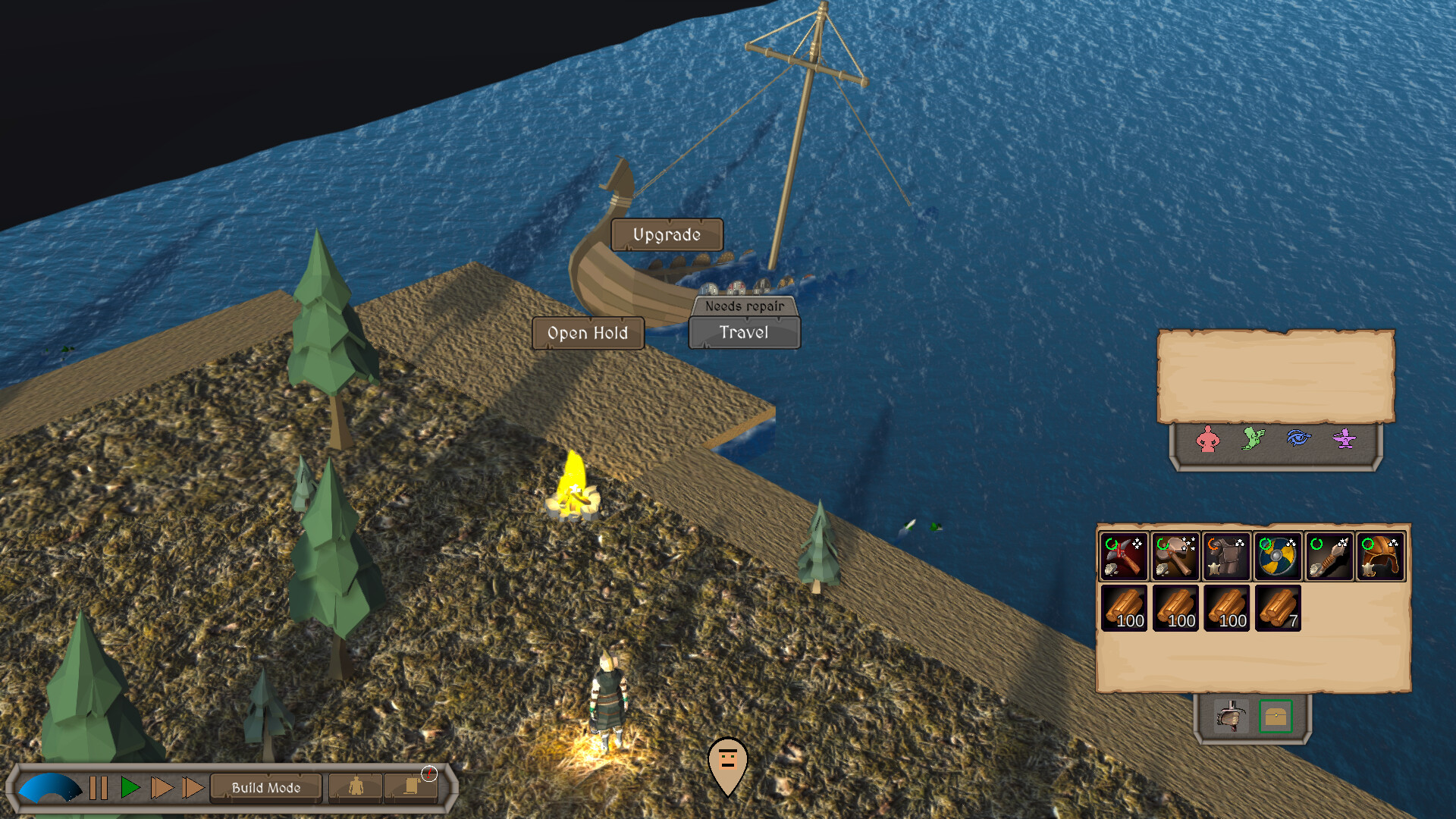Select the leather helmet slot
1456x819 pixels.
(x=1380, y=557)
